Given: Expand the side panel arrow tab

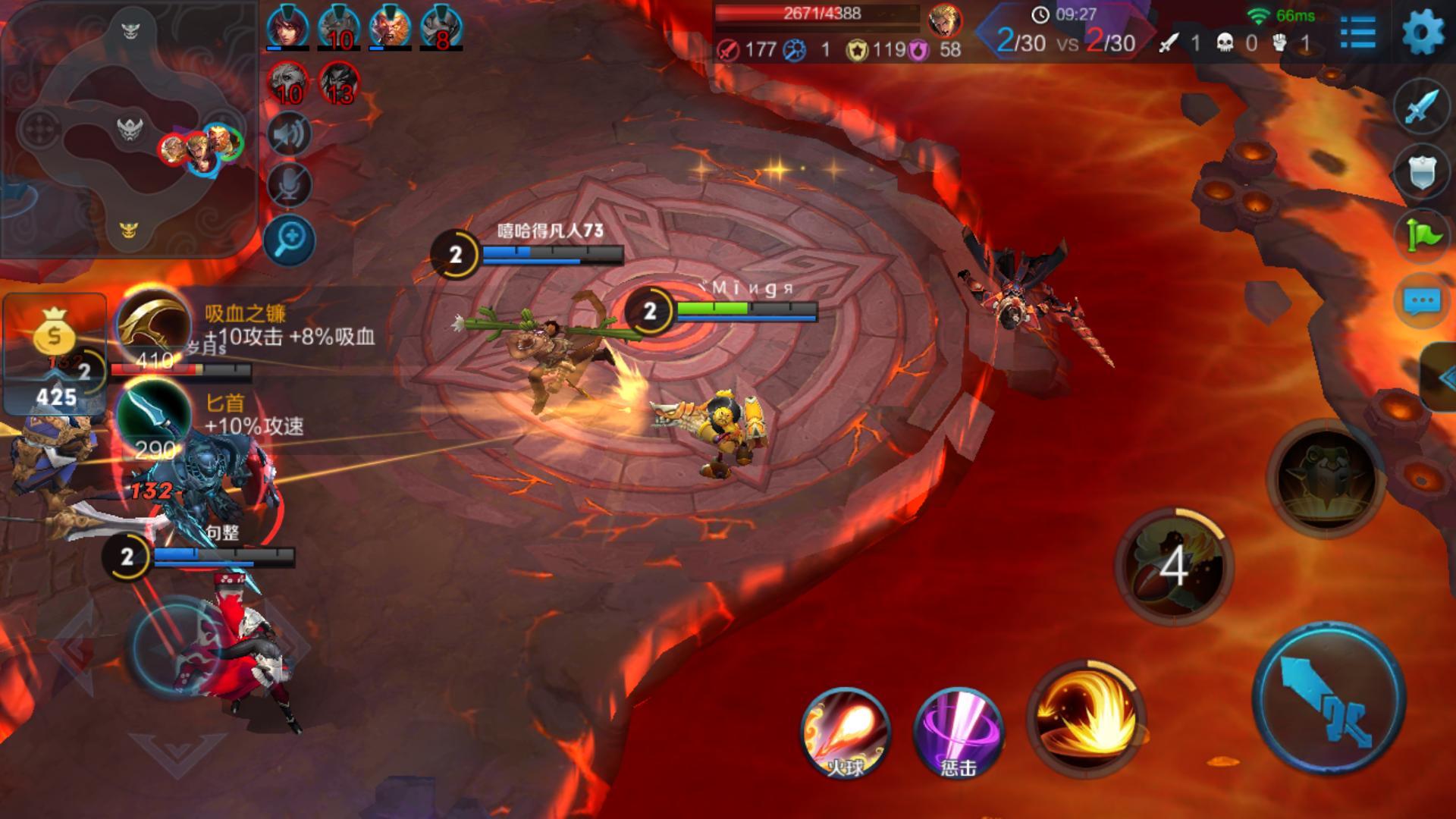Looking at the screenshot, I should (1440, 377).
